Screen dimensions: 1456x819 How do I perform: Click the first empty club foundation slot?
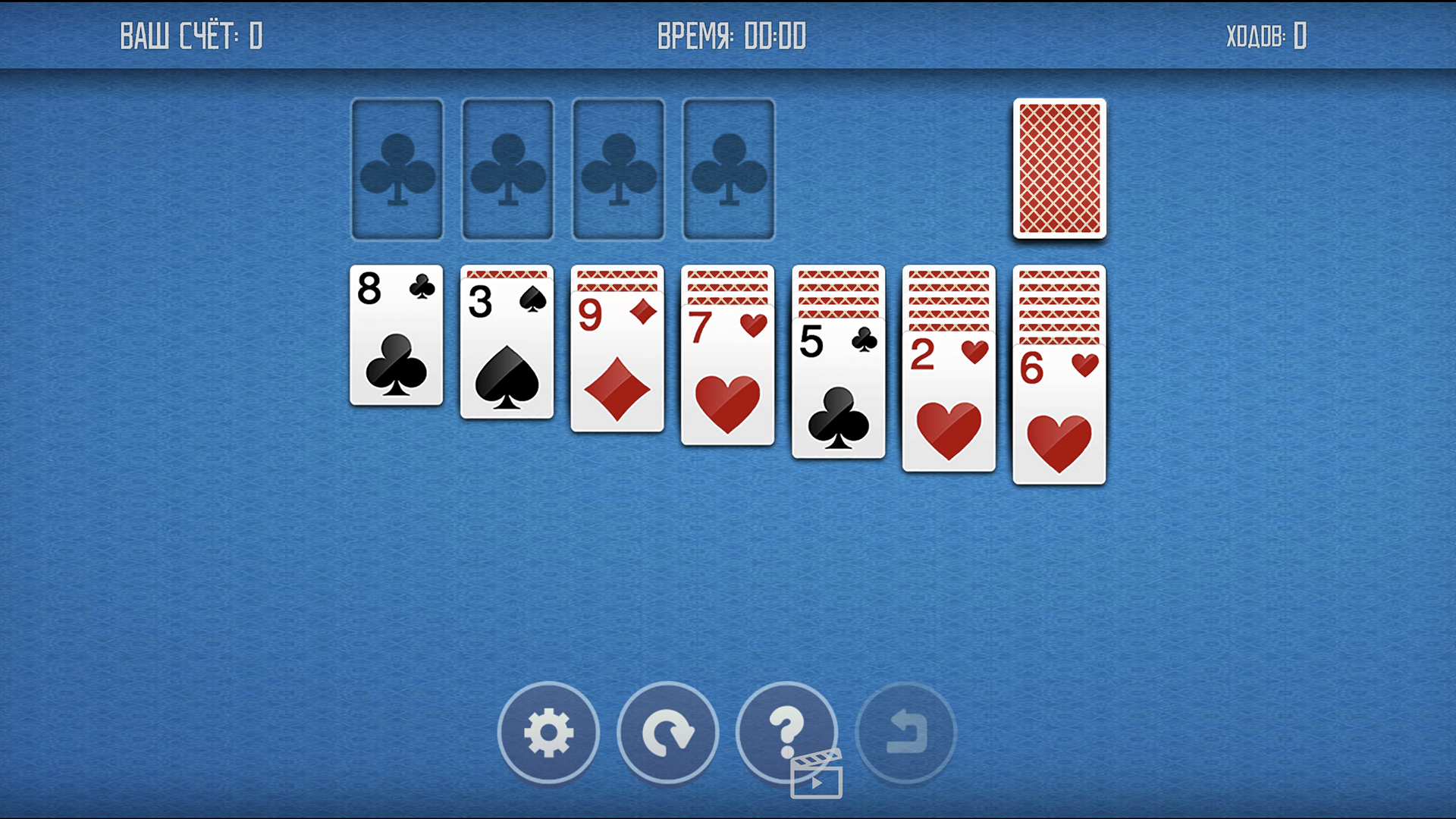point(397,168)
